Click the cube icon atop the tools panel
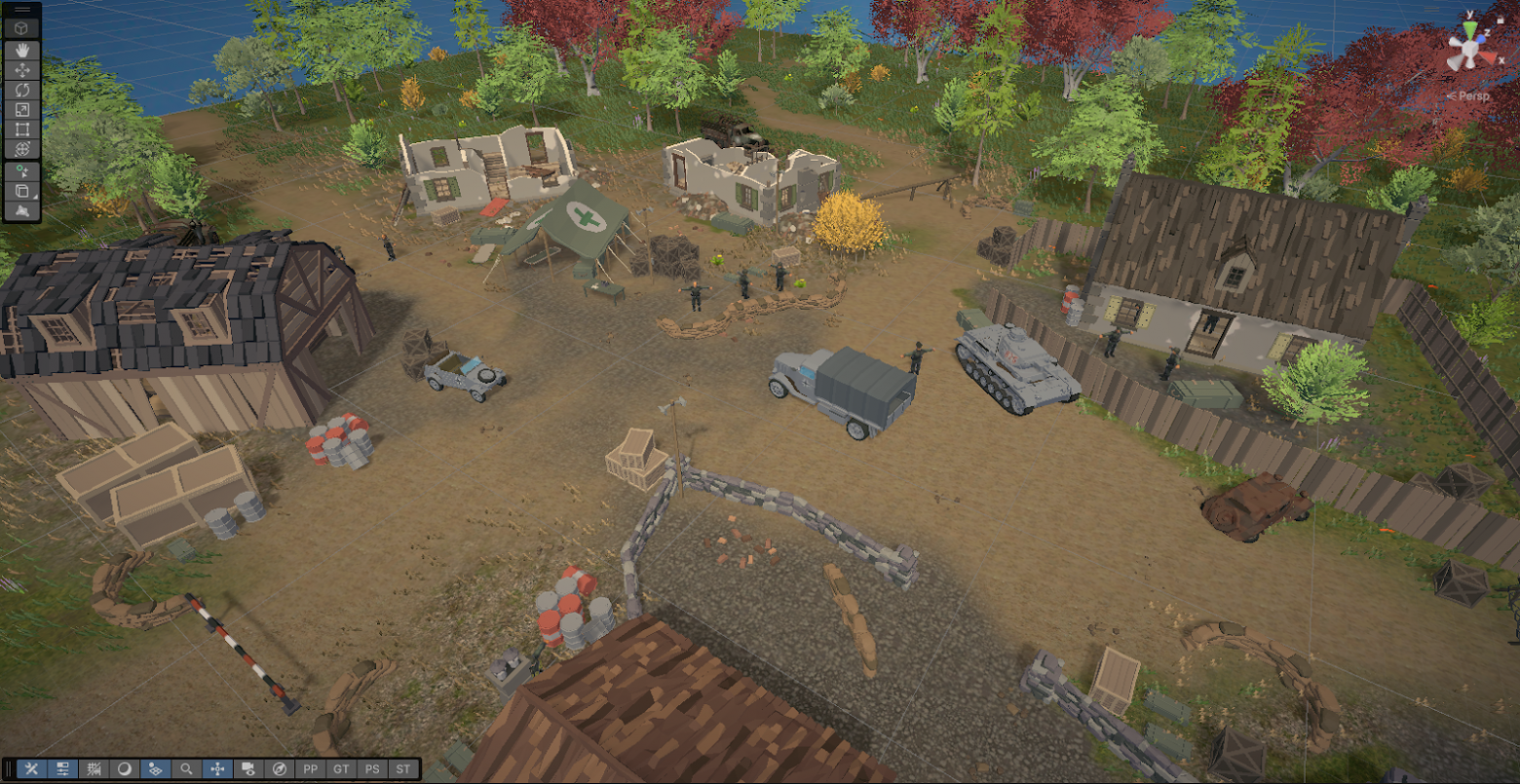 click(x=22, y=28)
